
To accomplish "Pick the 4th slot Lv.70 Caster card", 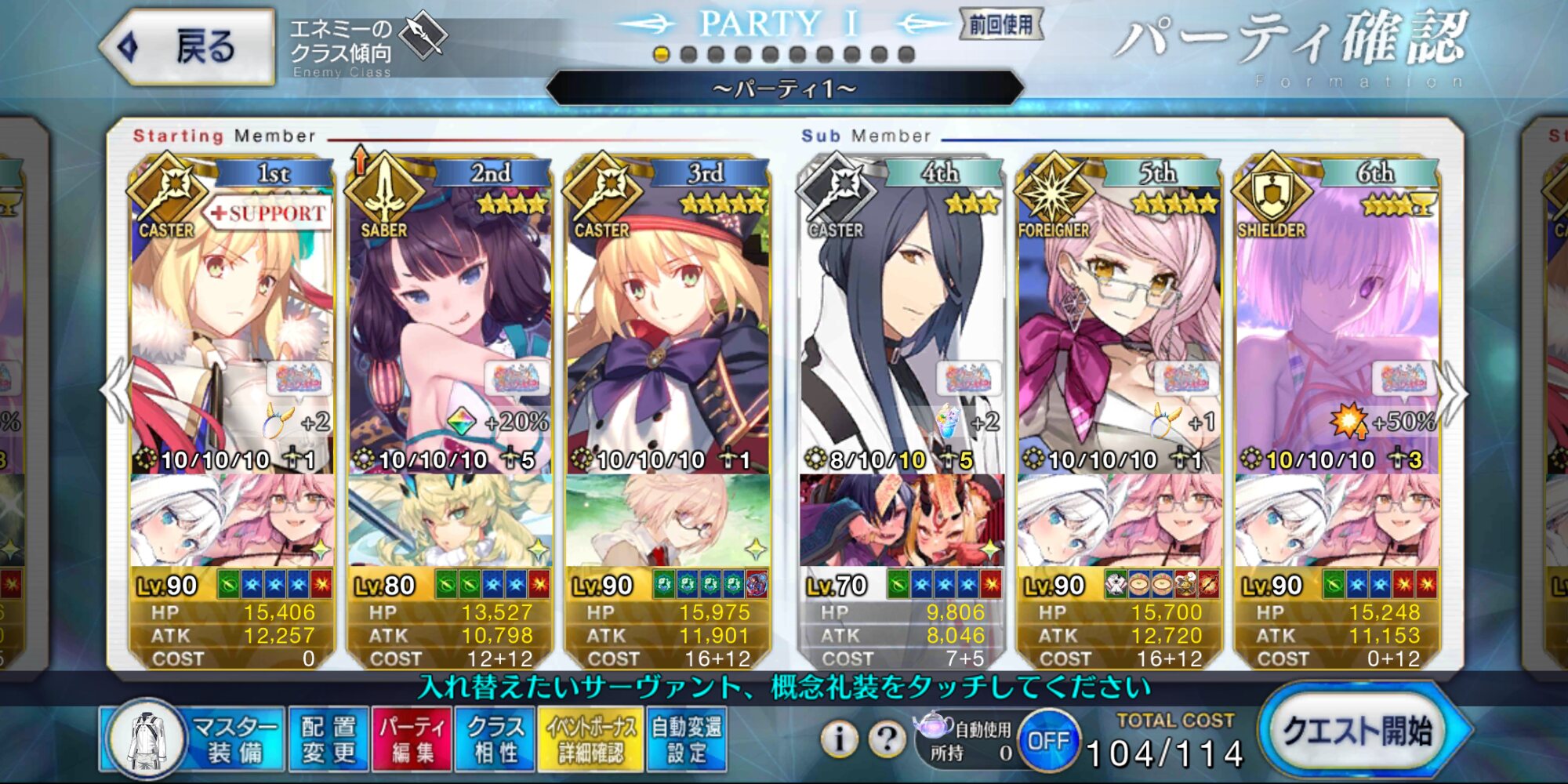I will pyautogui.click(x=901, y=329).
